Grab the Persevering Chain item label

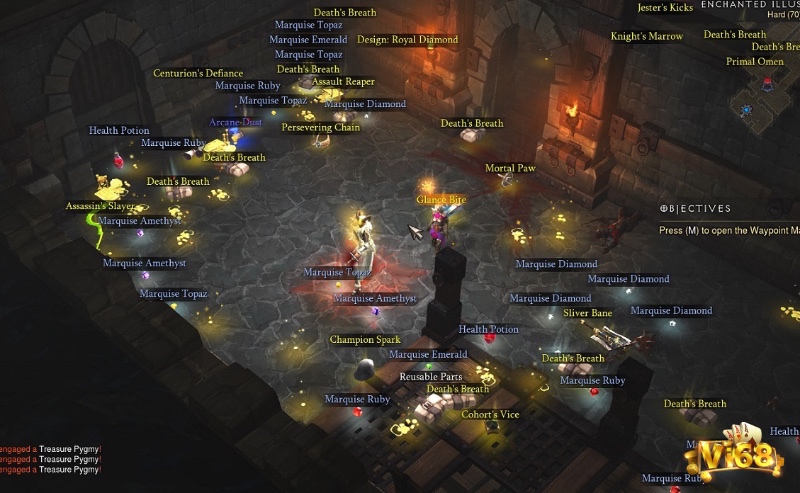click(x=320, y=128)
